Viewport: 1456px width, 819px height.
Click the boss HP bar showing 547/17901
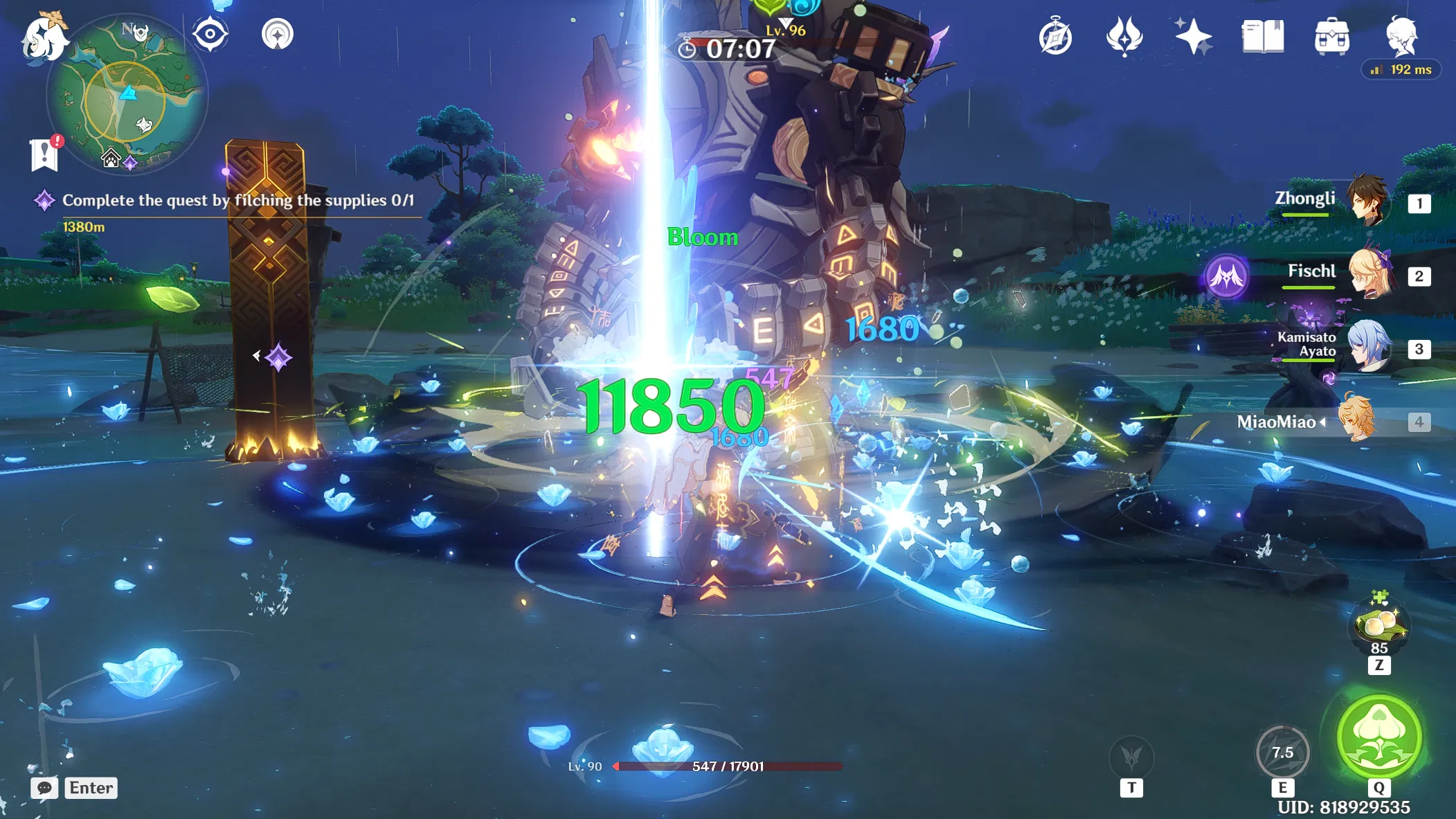tap(726, 766)
